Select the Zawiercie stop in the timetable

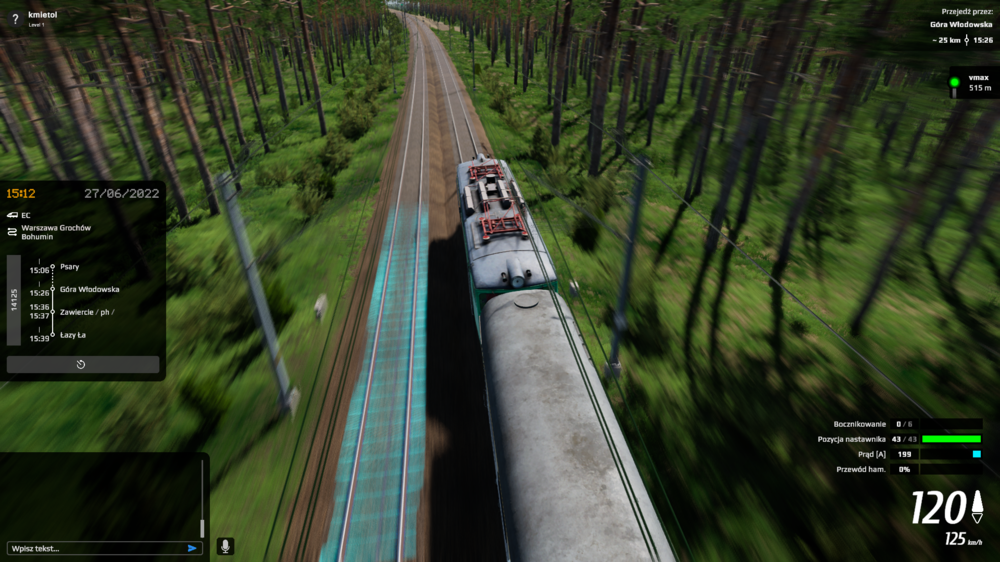click(84, 312)
